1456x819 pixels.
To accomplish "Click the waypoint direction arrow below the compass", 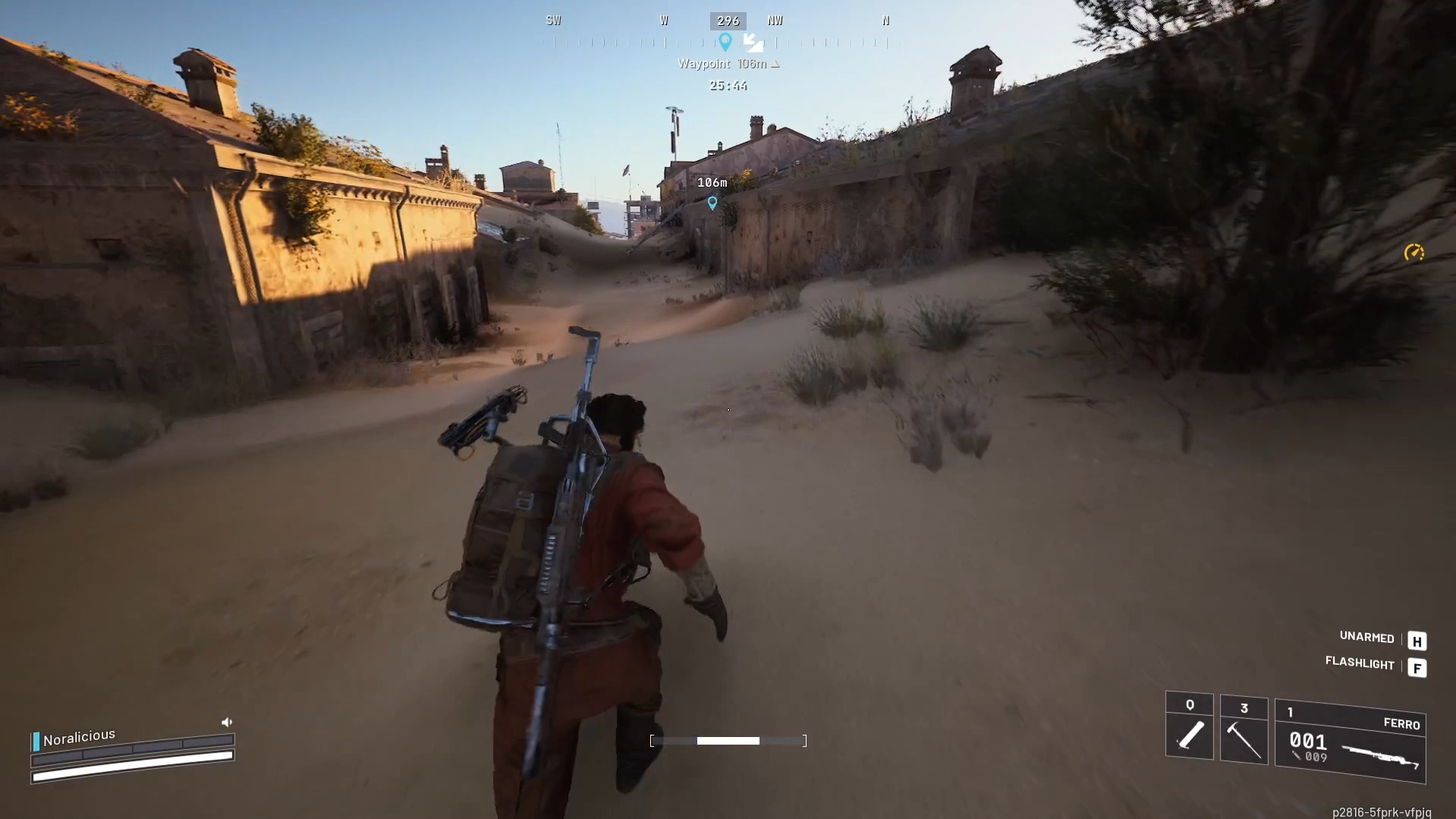I will (752, 44).
